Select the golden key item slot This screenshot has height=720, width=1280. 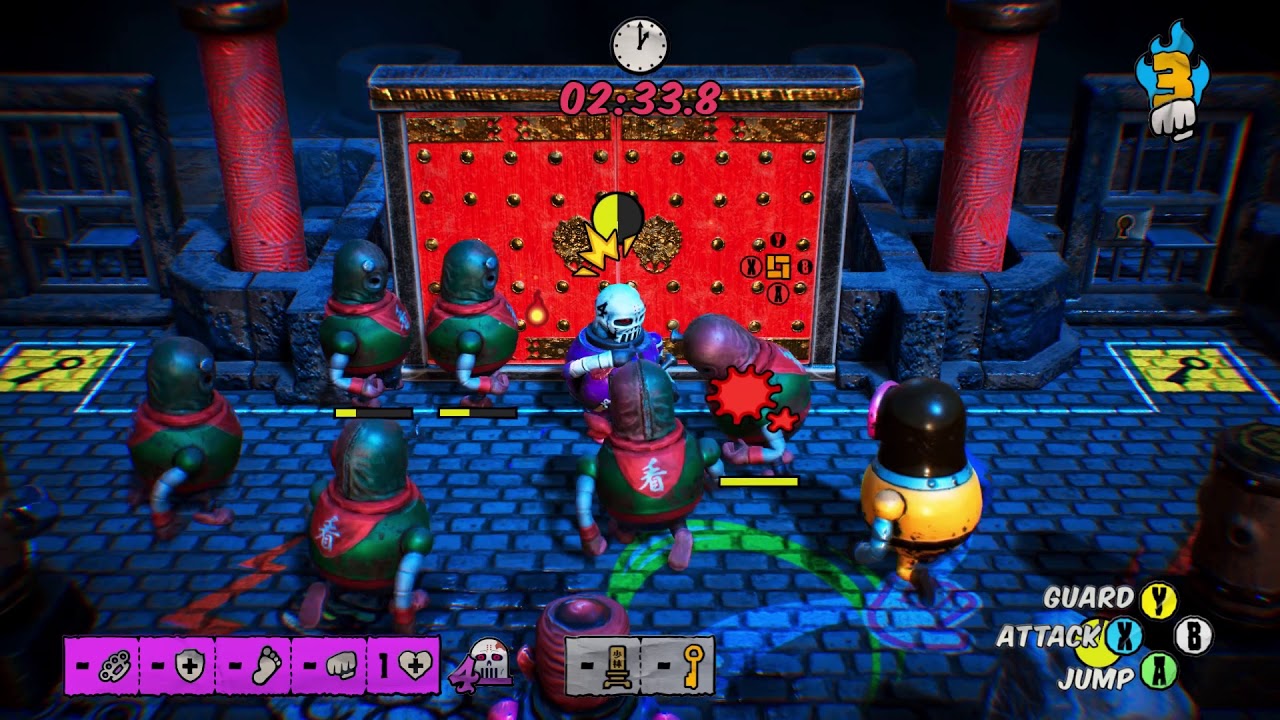678,666
